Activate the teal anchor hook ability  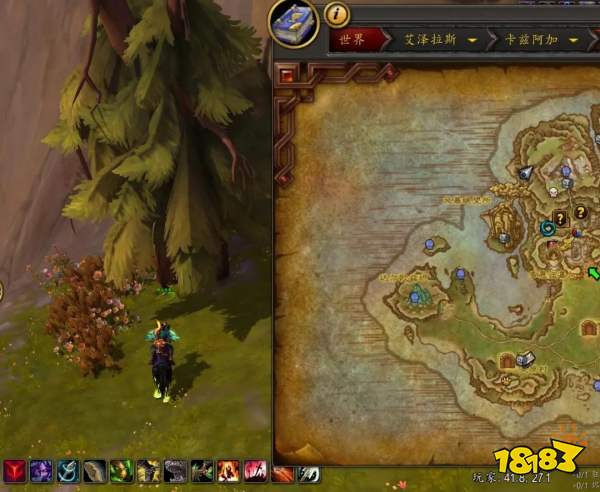[68, 472]
